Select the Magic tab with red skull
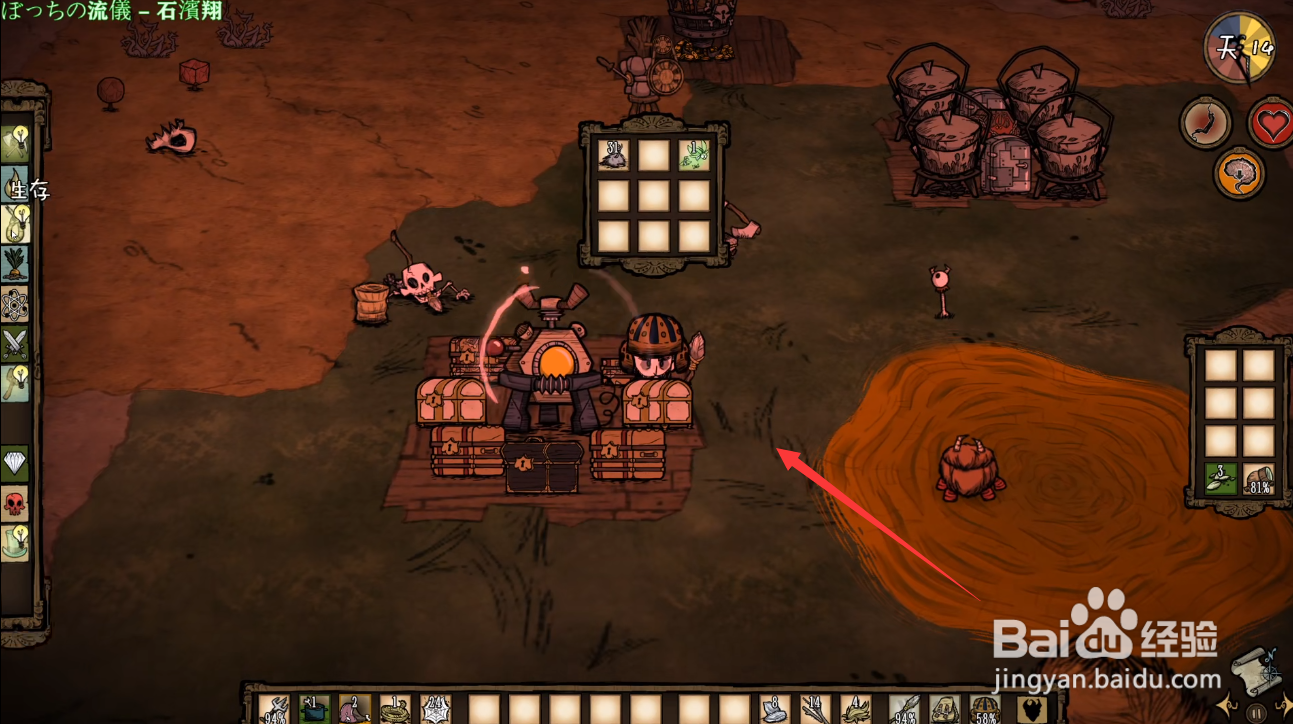Image resolution: width=1293 pixels, height=724 pixels. 15,503
